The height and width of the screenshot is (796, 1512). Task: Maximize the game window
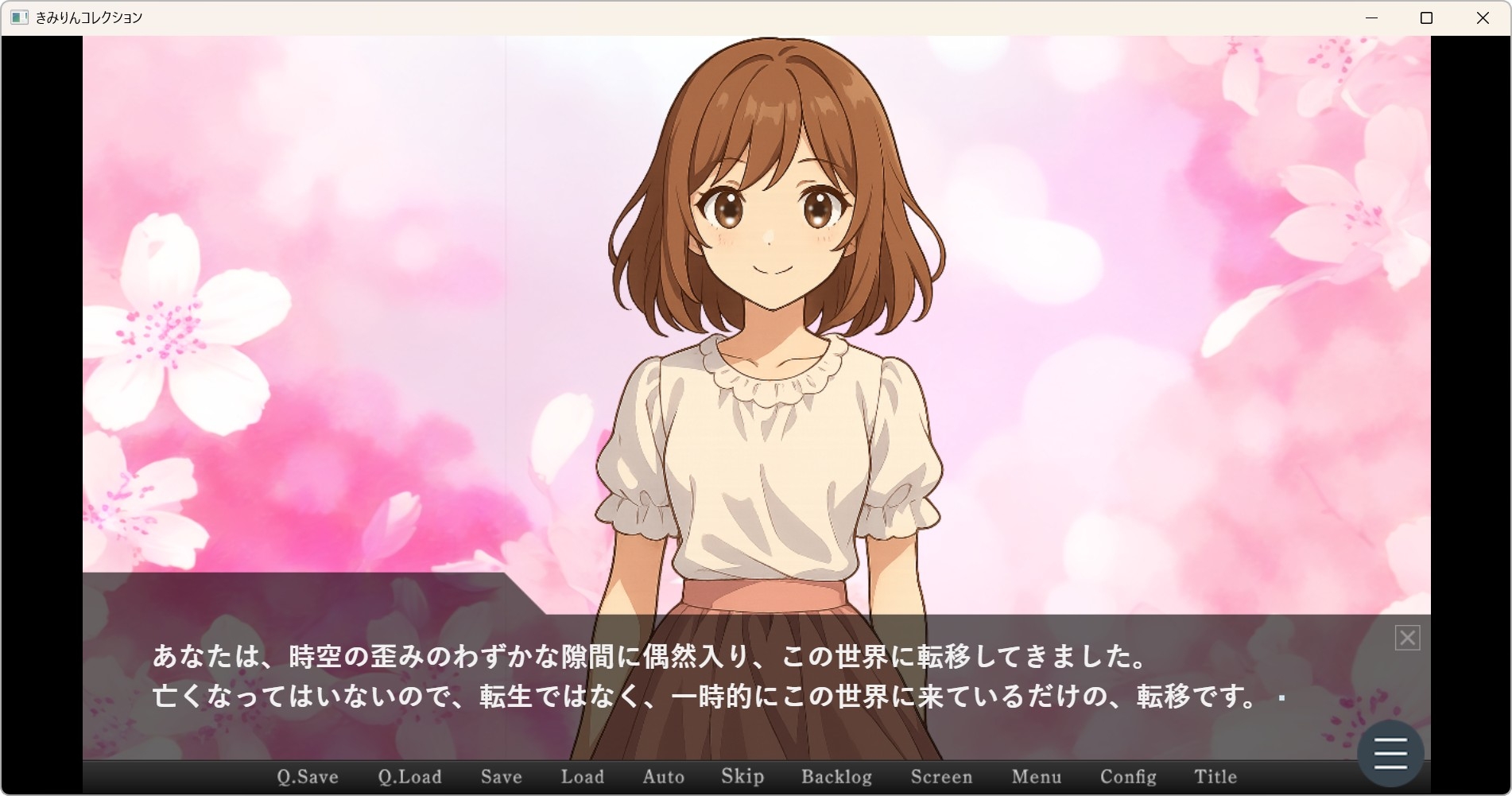[1426, 17]
